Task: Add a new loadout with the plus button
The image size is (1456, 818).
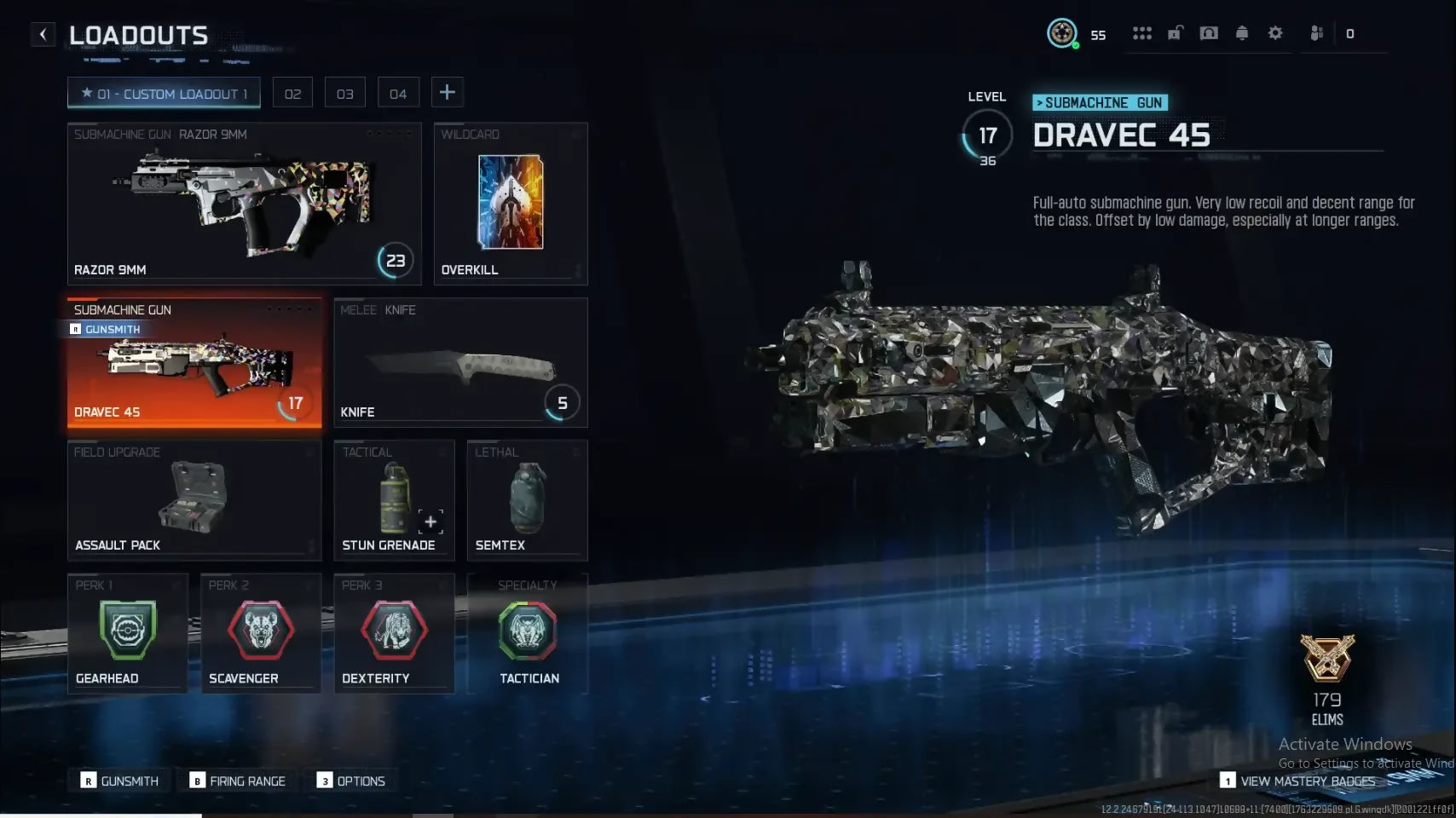Action: point(448,92)
